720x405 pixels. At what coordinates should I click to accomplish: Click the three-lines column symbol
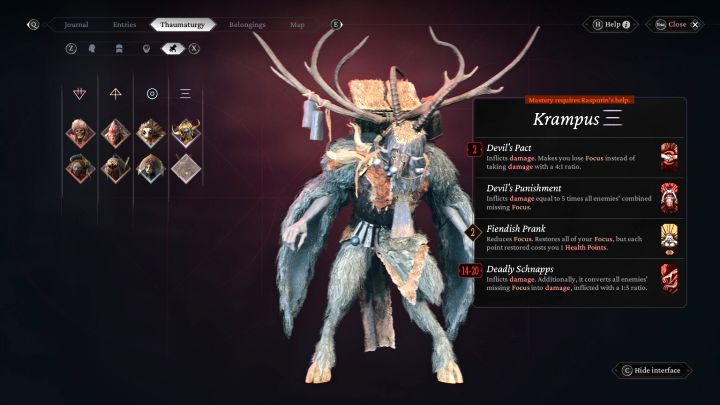pos(186,94)
